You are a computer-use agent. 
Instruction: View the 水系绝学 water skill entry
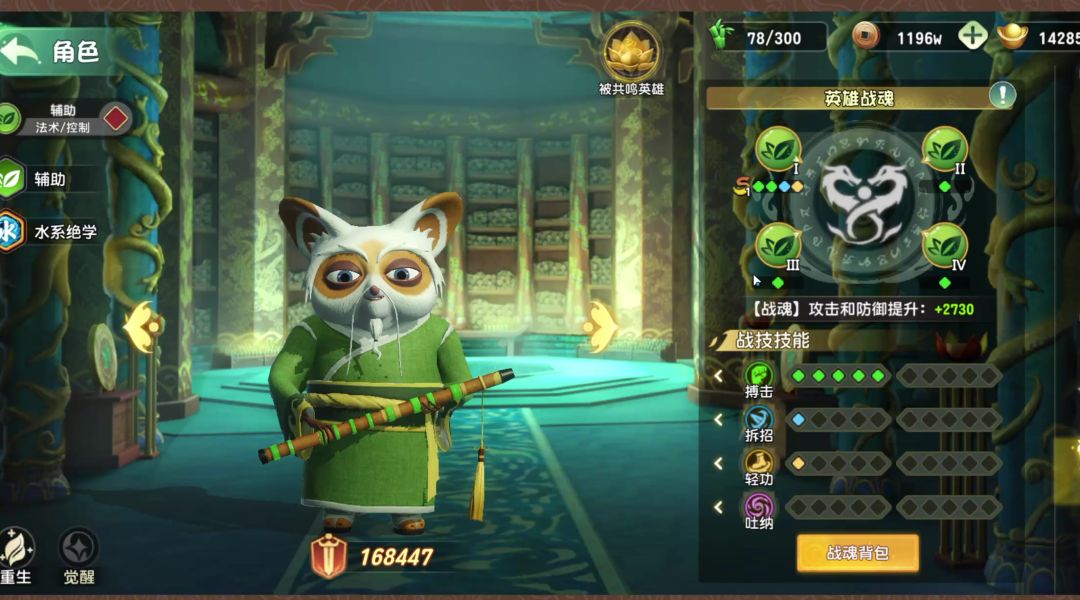coord(10,231)
